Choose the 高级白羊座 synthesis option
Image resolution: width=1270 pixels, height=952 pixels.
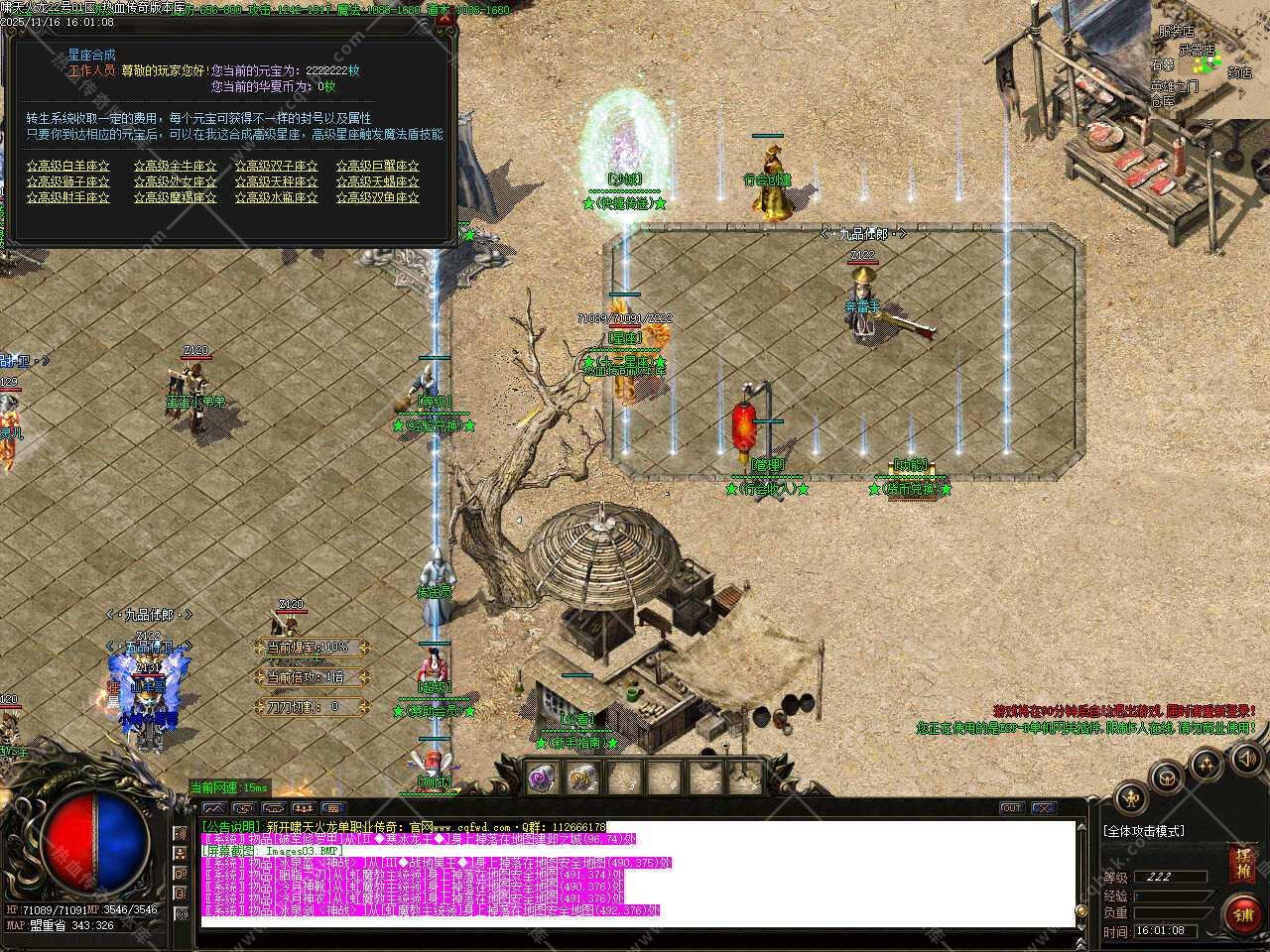tap(68, 167)
